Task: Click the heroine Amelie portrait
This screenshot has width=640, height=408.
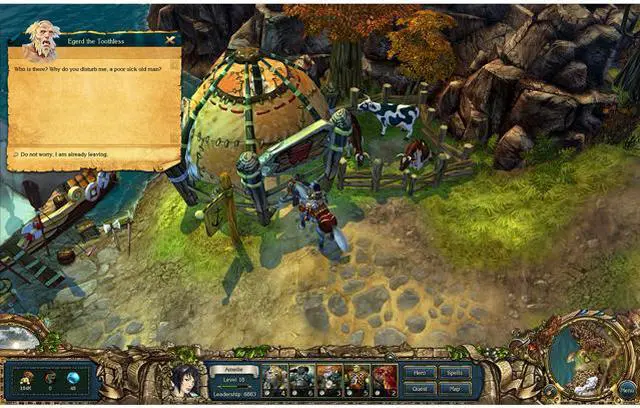Action: [x=186, y=381]
